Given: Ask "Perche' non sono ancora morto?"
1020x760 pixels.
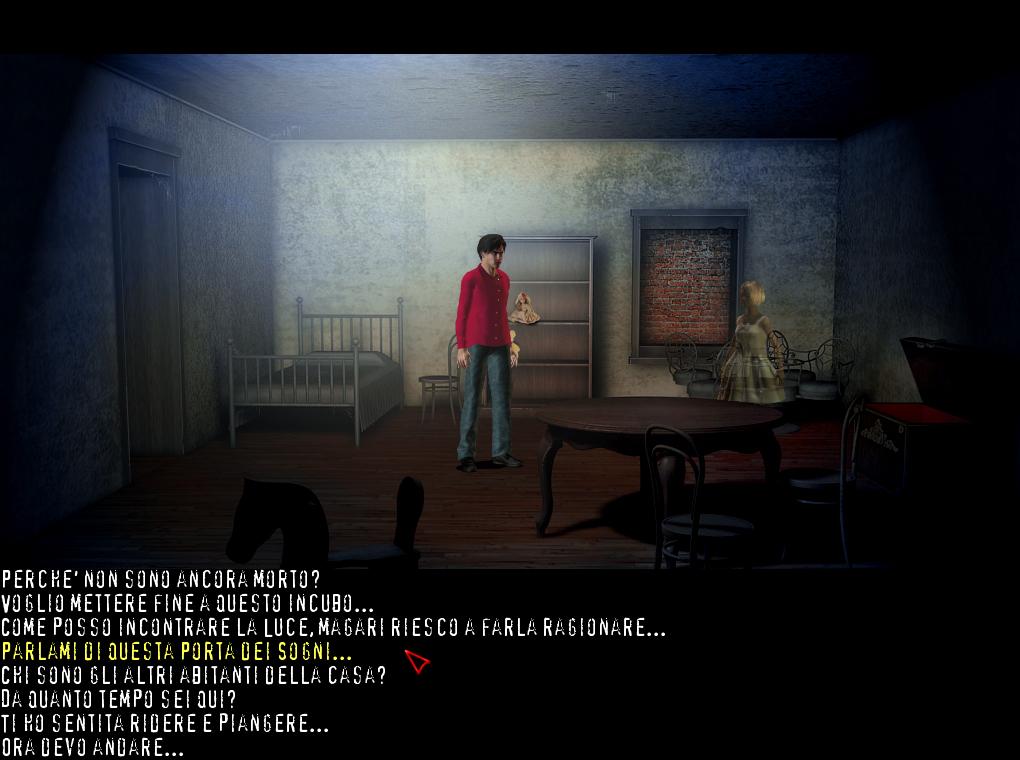Looking at the screenshot, I should tap(174, 579).
